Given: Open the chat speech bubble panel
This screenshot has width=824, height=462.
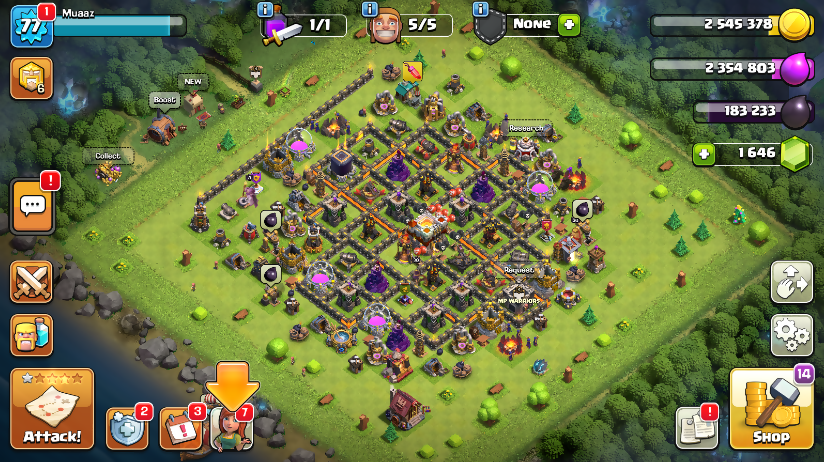Looking at the screenshot, I should 32,205.
